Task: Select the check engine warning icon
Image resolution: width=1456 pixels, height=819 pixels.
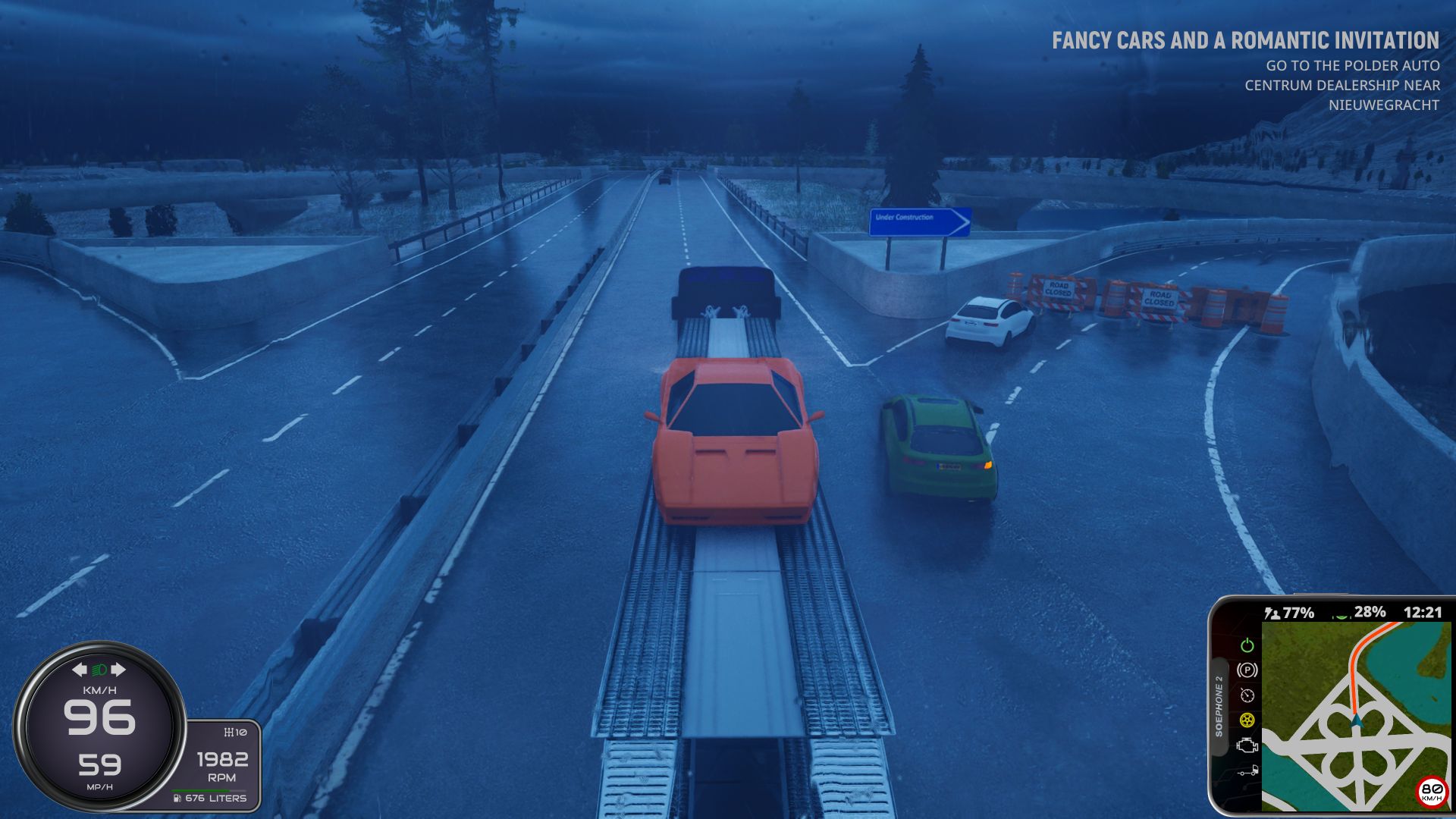Action: point(1247,745)
